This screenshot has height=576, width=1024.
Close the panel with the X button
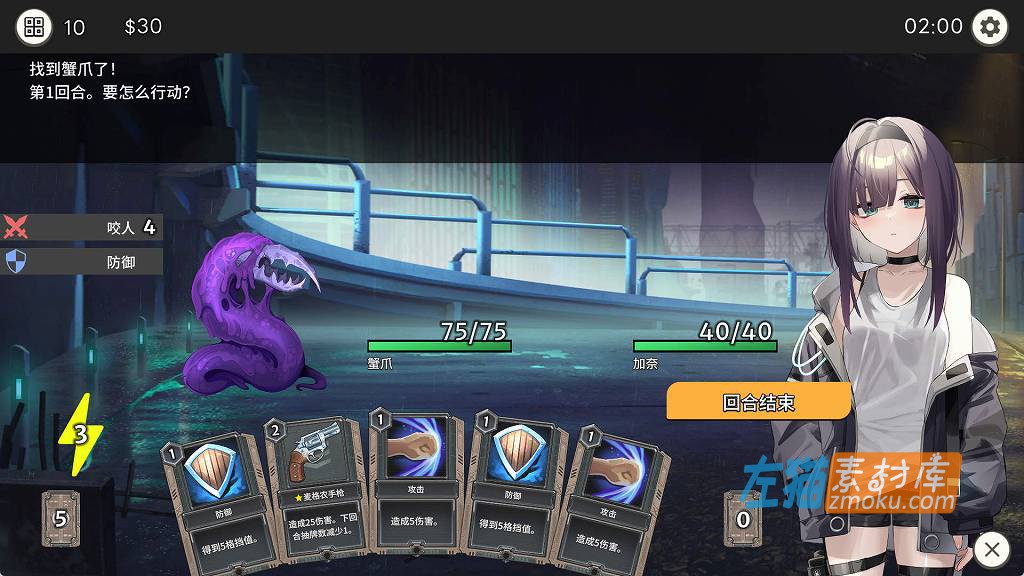click(x=991, y=548)
